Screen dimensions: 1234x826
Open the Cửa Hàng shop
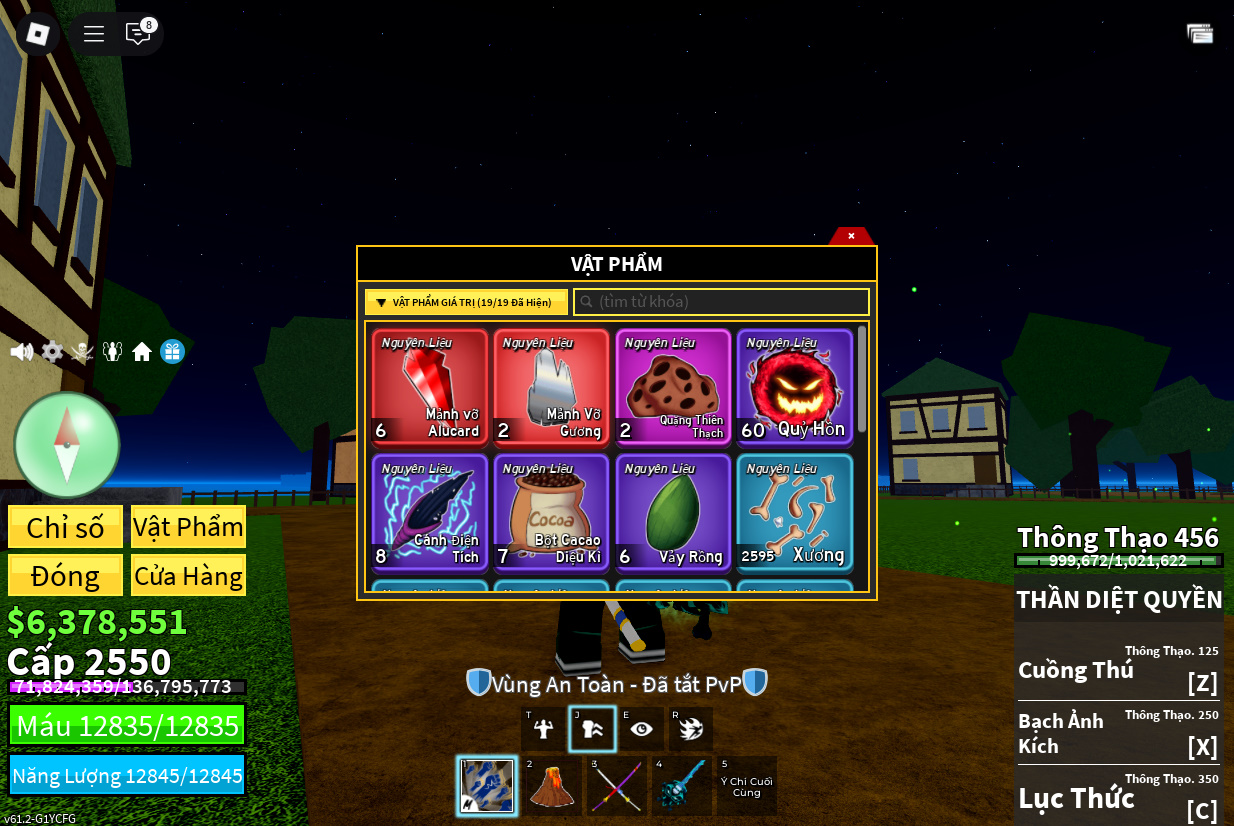tap(188, 576)
